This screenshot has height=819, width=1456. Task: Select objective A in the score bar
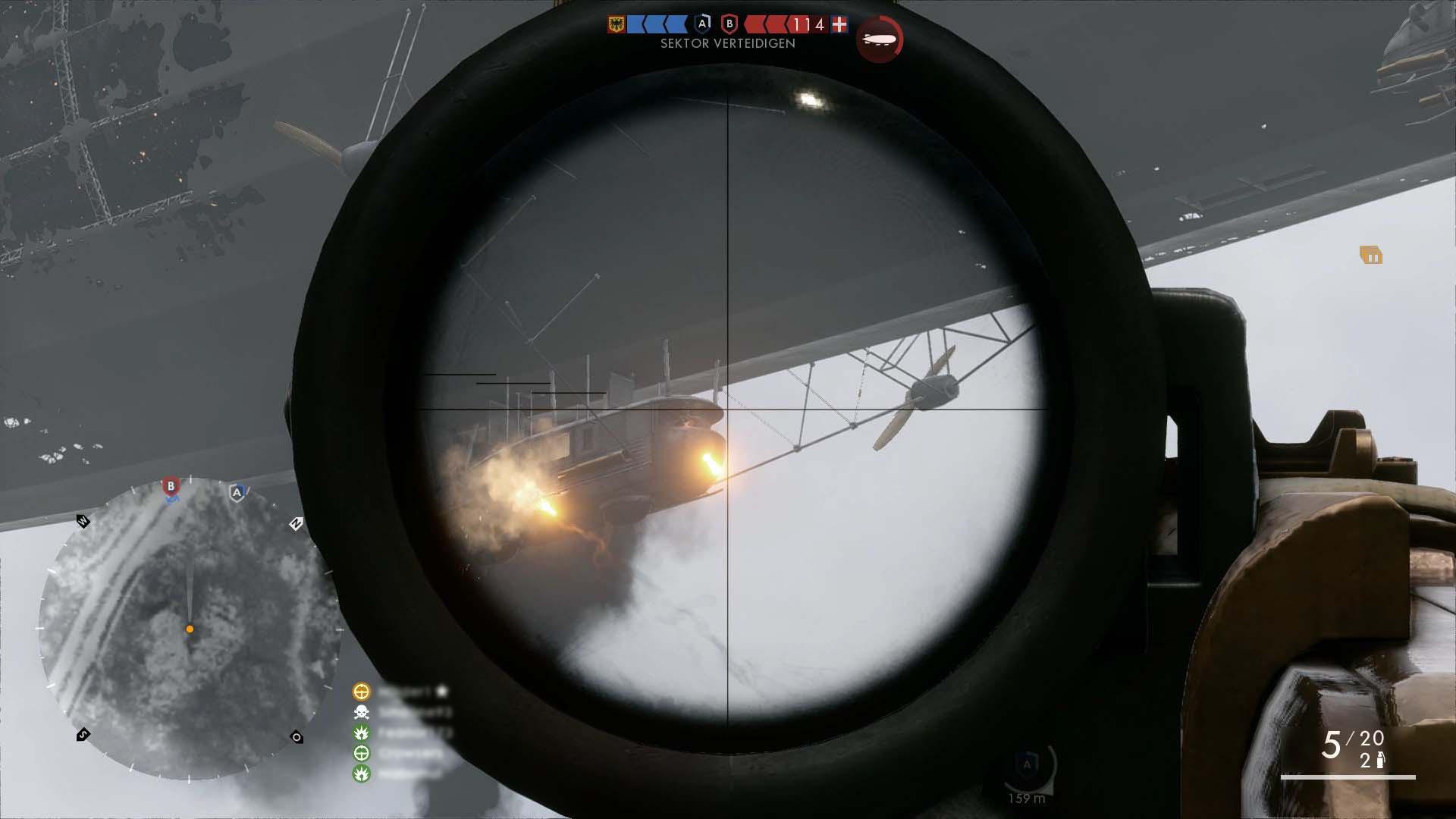pos(703,24)
